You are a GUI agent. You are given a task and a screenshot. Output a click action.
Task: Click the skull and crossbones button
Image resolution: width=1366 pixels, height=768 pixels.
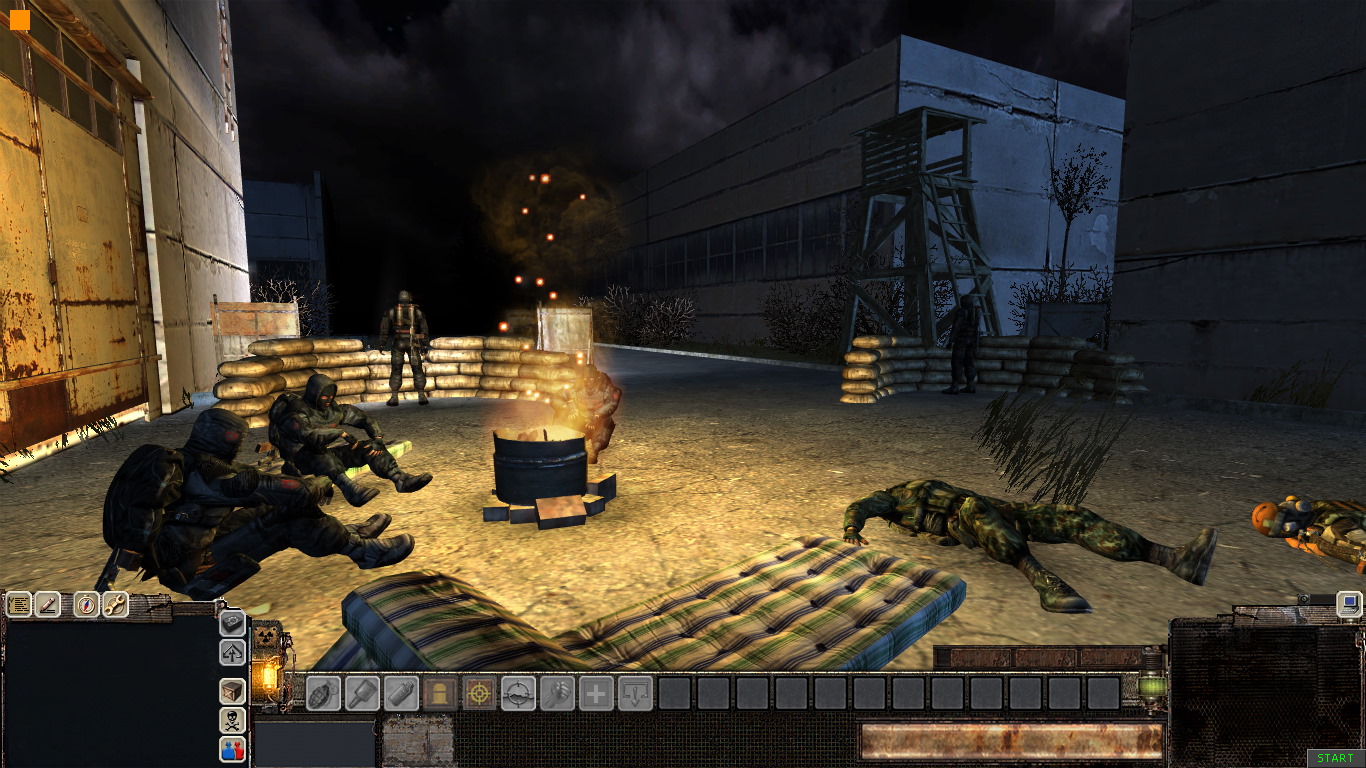(x=232, y=720)
